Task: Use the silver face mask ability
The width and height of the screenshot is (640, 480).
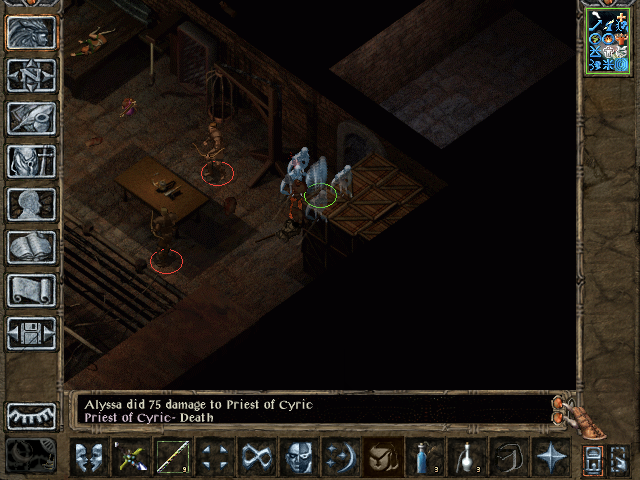Action: point(298,457)
